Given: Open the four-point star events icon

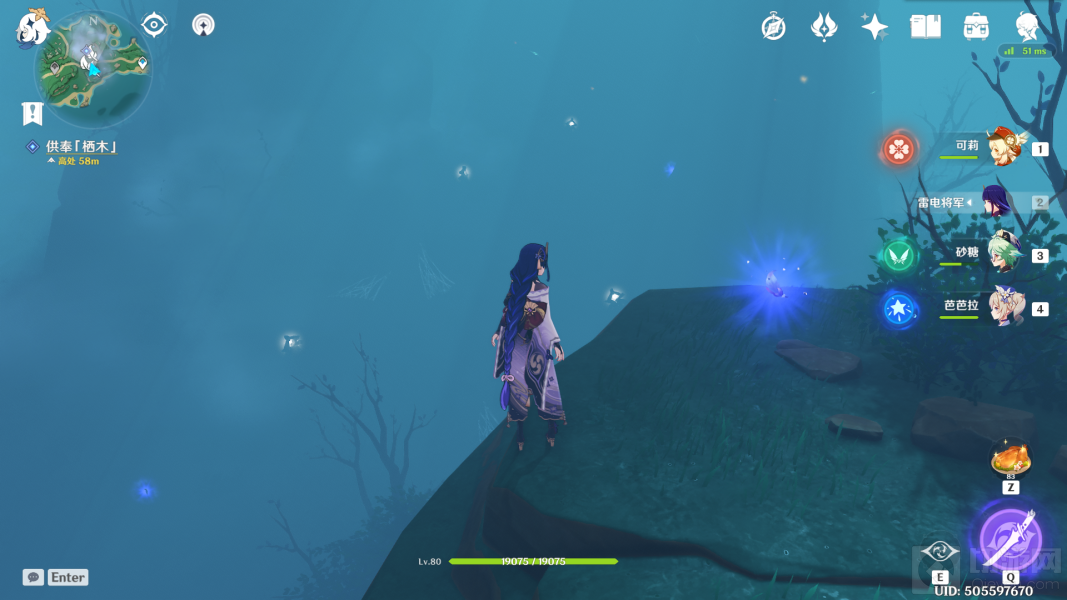Looking at the screenshot, I should coord(874,27).
